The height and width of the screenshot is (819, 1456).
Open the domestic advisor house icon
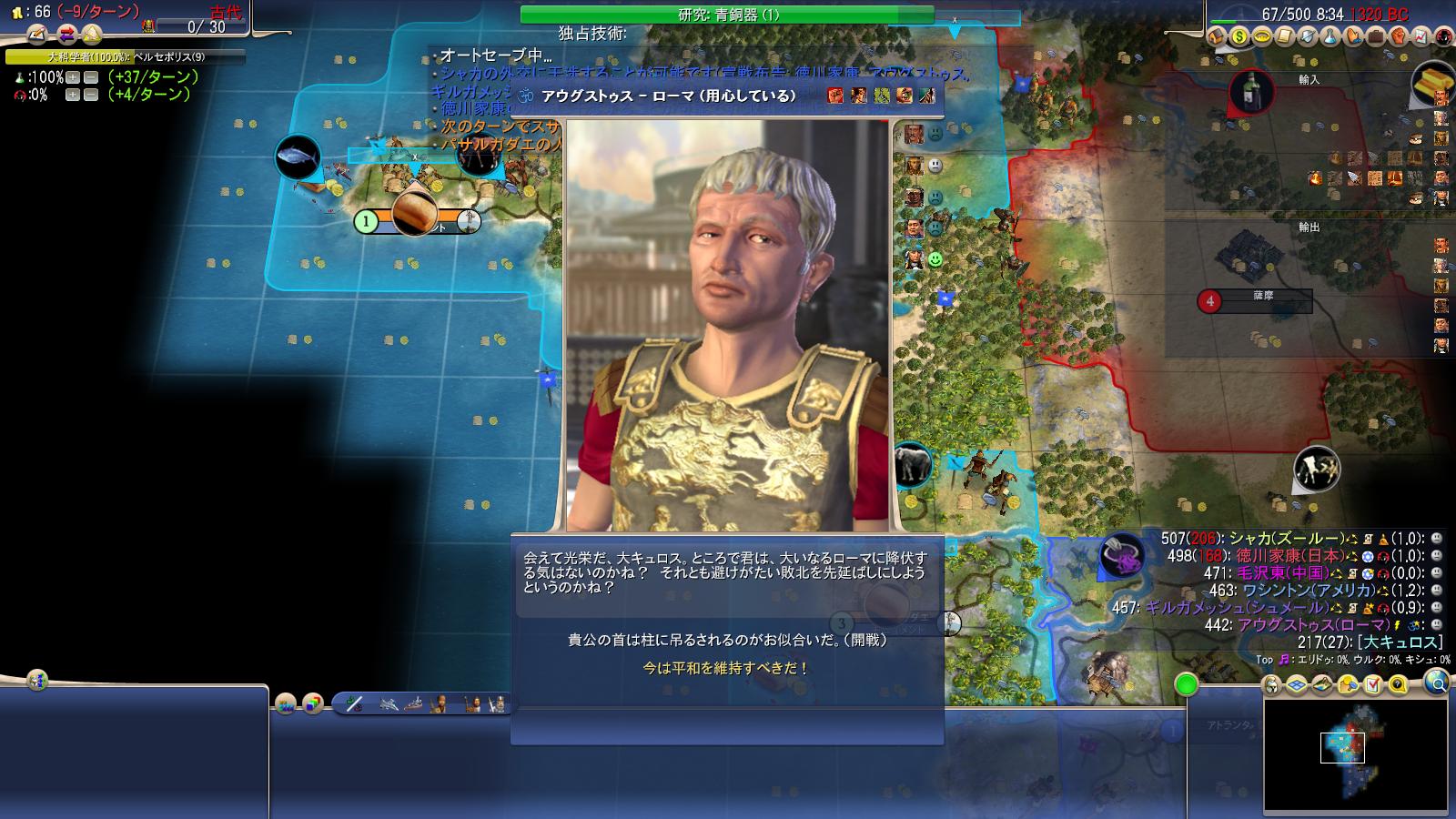(x=1216, y=36)
